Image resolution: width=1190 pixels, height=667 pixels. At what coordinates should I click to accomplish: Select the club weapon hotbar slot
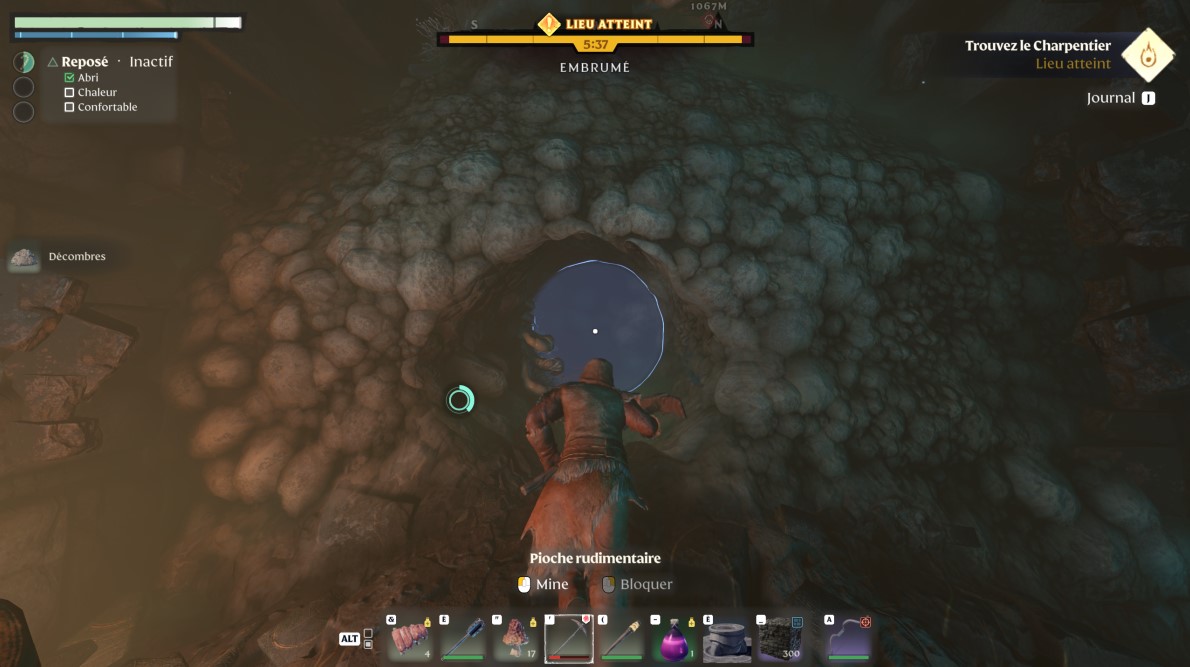click(464, 638)
